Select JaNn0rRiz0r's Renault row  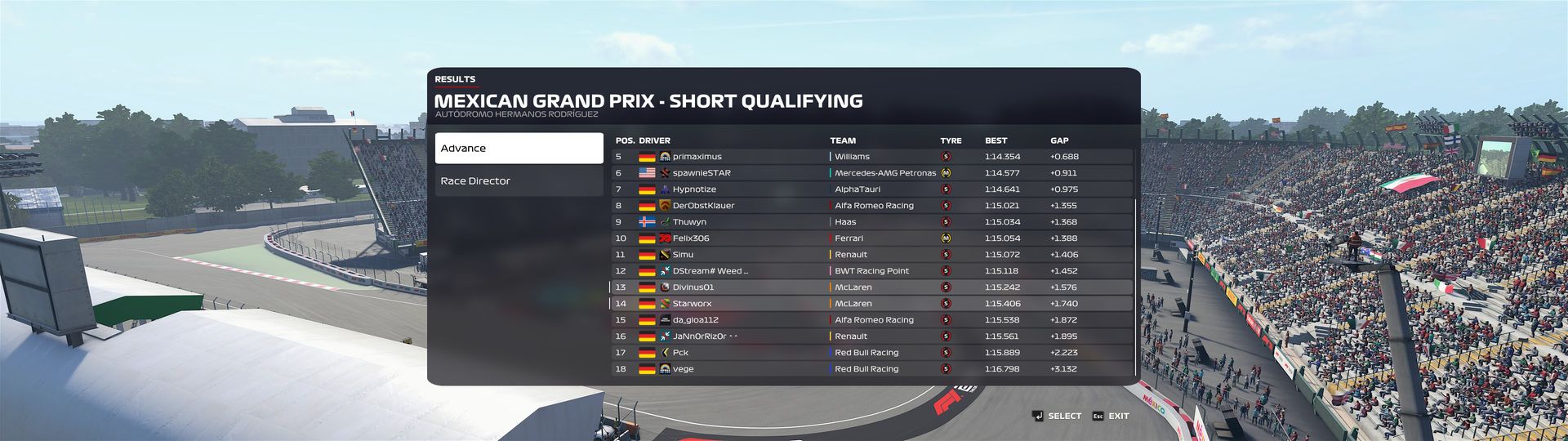click(x=871, y=336)
